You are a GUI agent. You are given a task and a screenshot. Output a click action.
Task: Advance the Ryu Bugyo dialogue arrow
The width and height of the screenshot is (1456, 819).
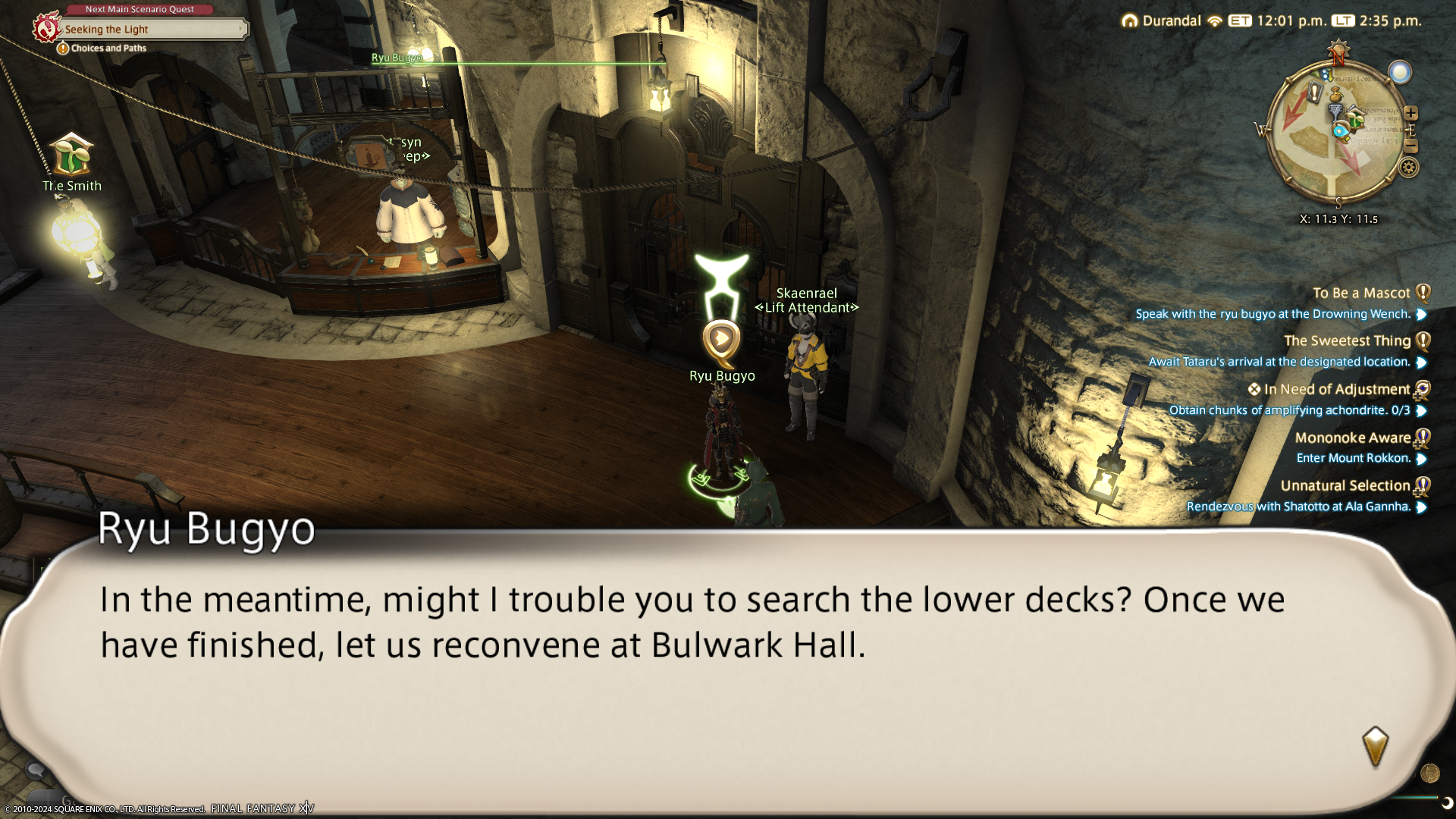pos(1374,745)
